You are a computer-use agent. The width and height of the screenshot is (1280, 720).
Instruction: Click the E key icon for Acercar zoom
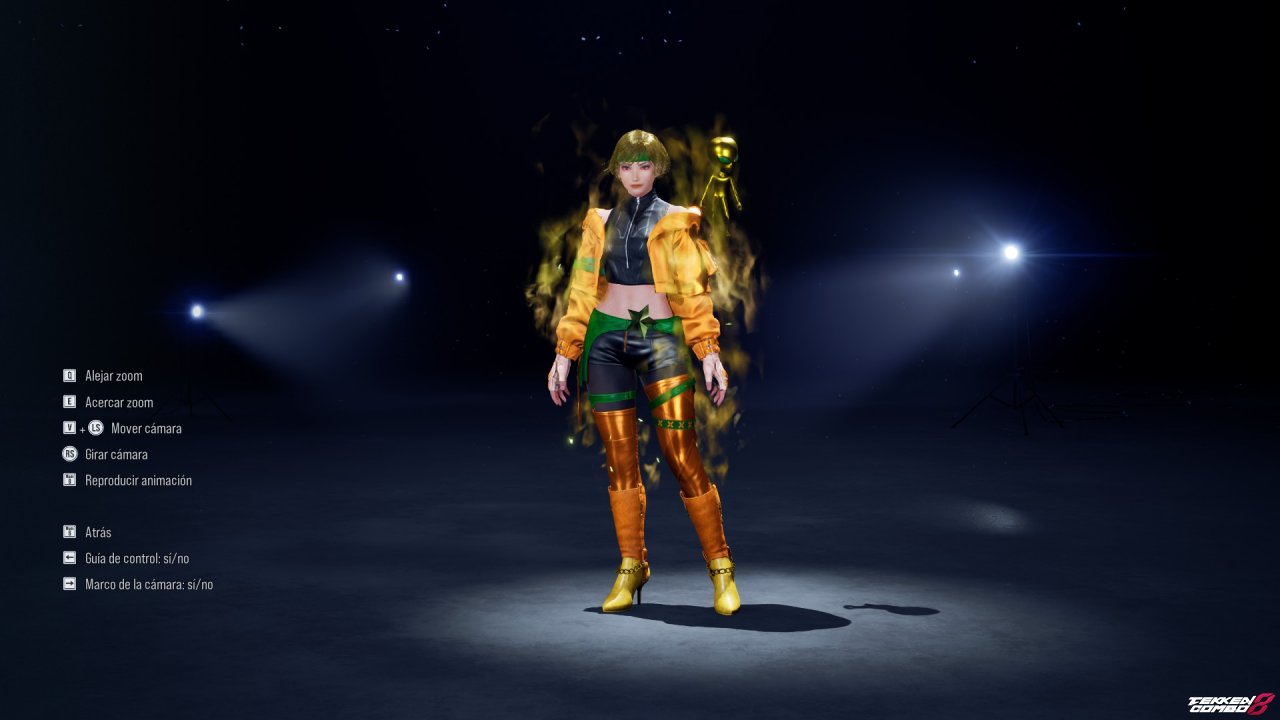pos(68,402)
